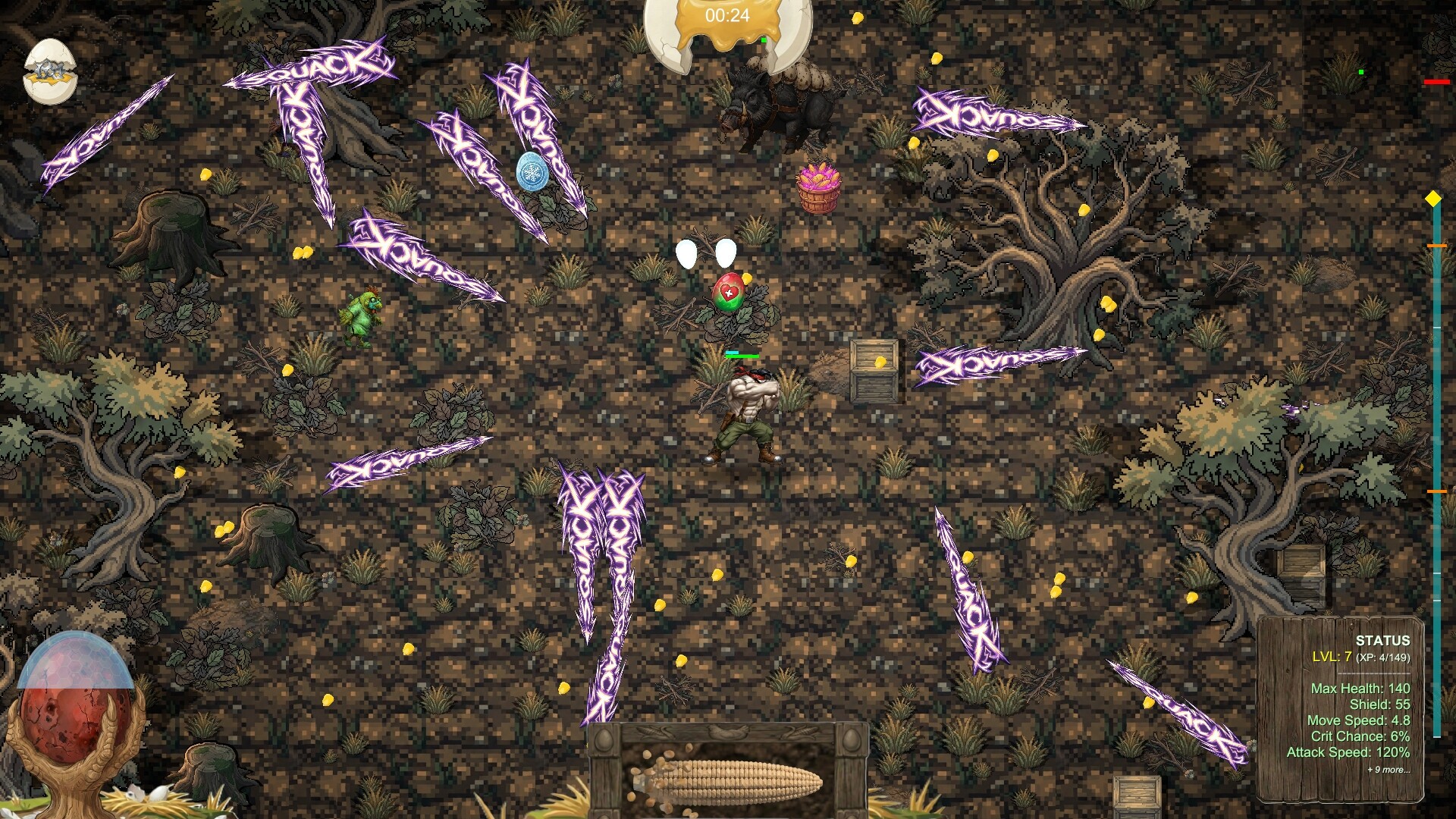Click the wooden crate right of the player
Screen dimensions: 1456x819
coord(875,372)
